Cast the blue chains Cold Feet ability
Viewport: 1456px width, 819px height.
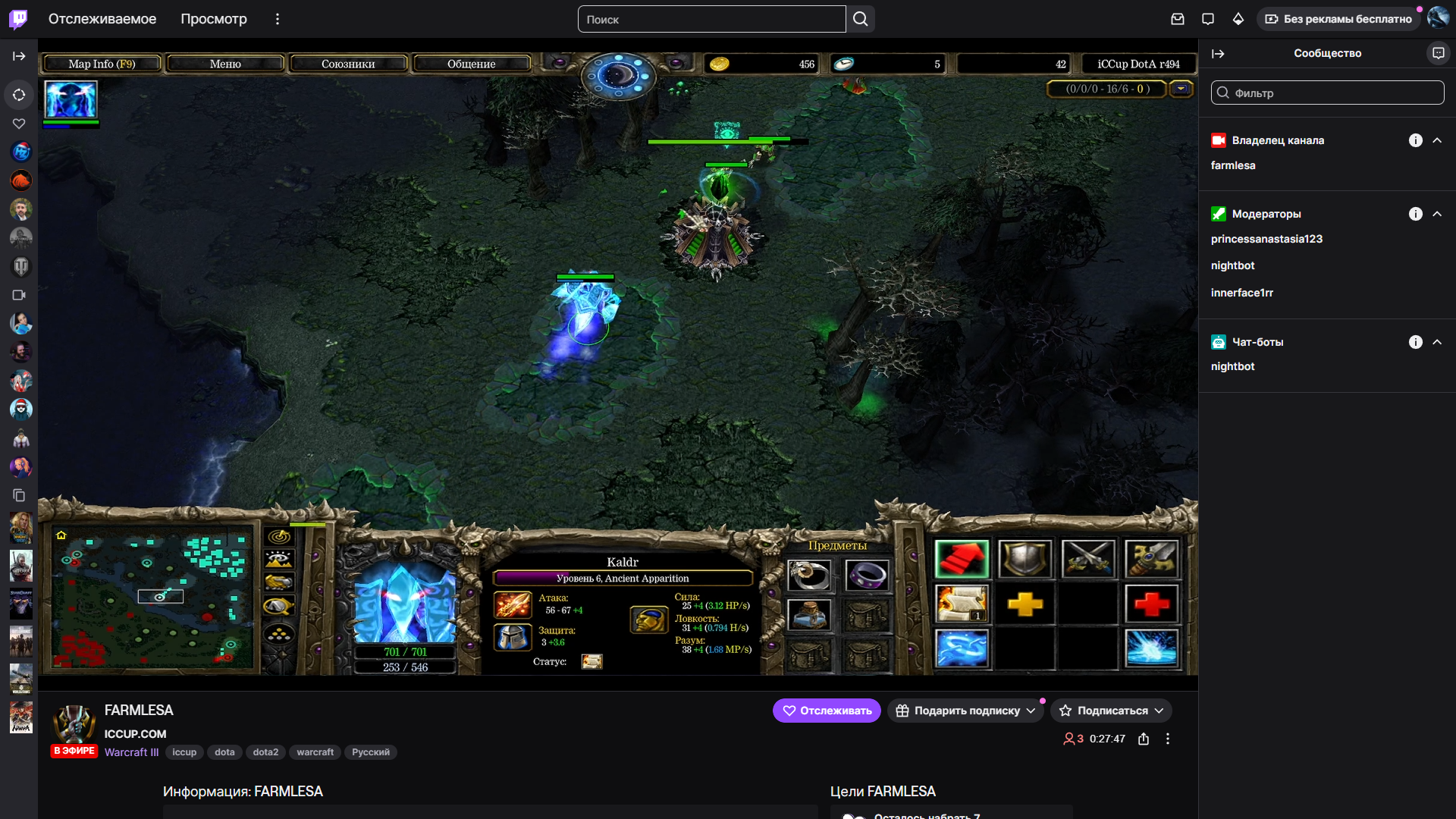pyautogui.click(x=962, y=649)
